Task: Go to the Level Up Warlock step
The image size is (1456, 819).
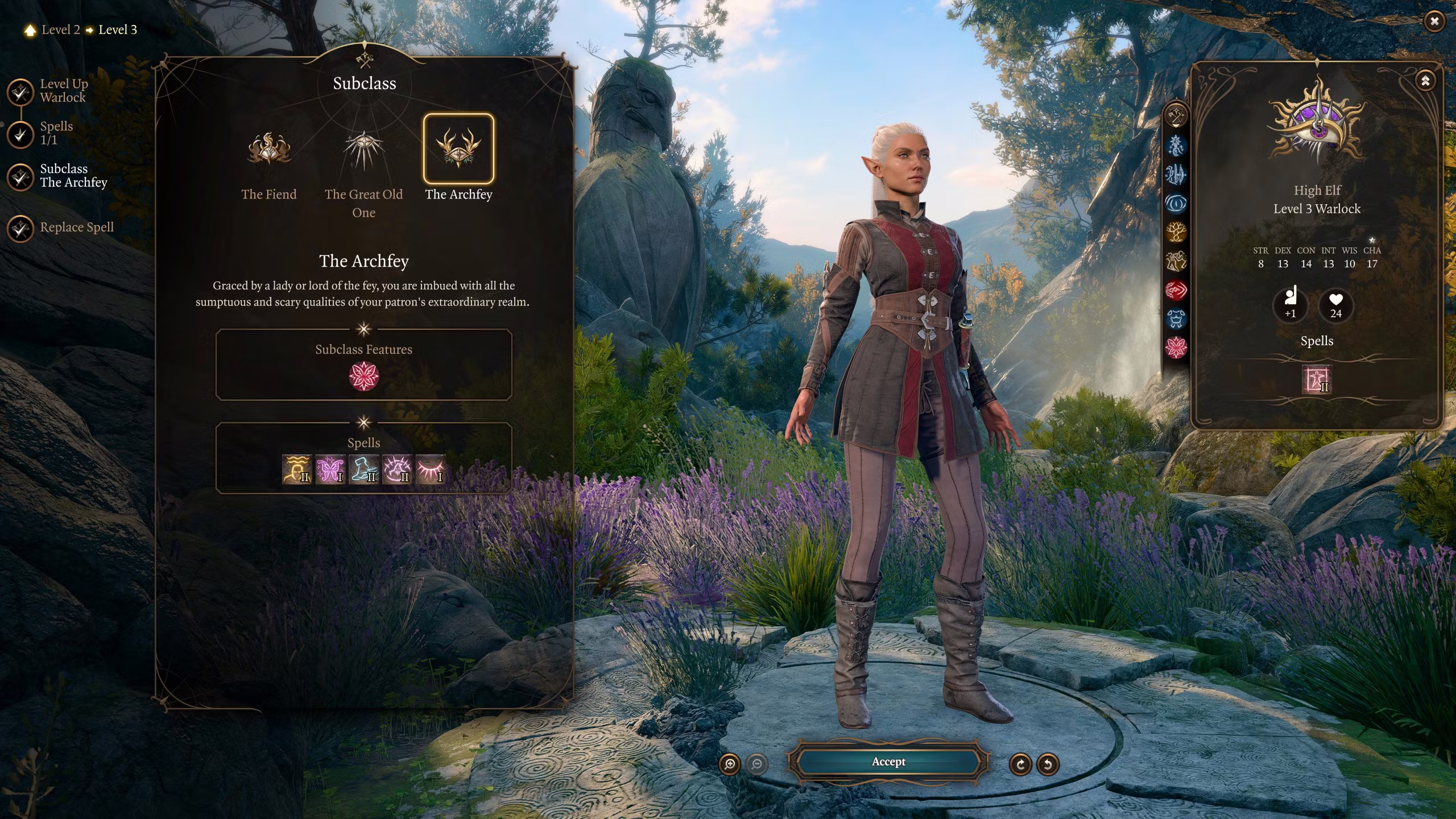Action: point(21,92)
